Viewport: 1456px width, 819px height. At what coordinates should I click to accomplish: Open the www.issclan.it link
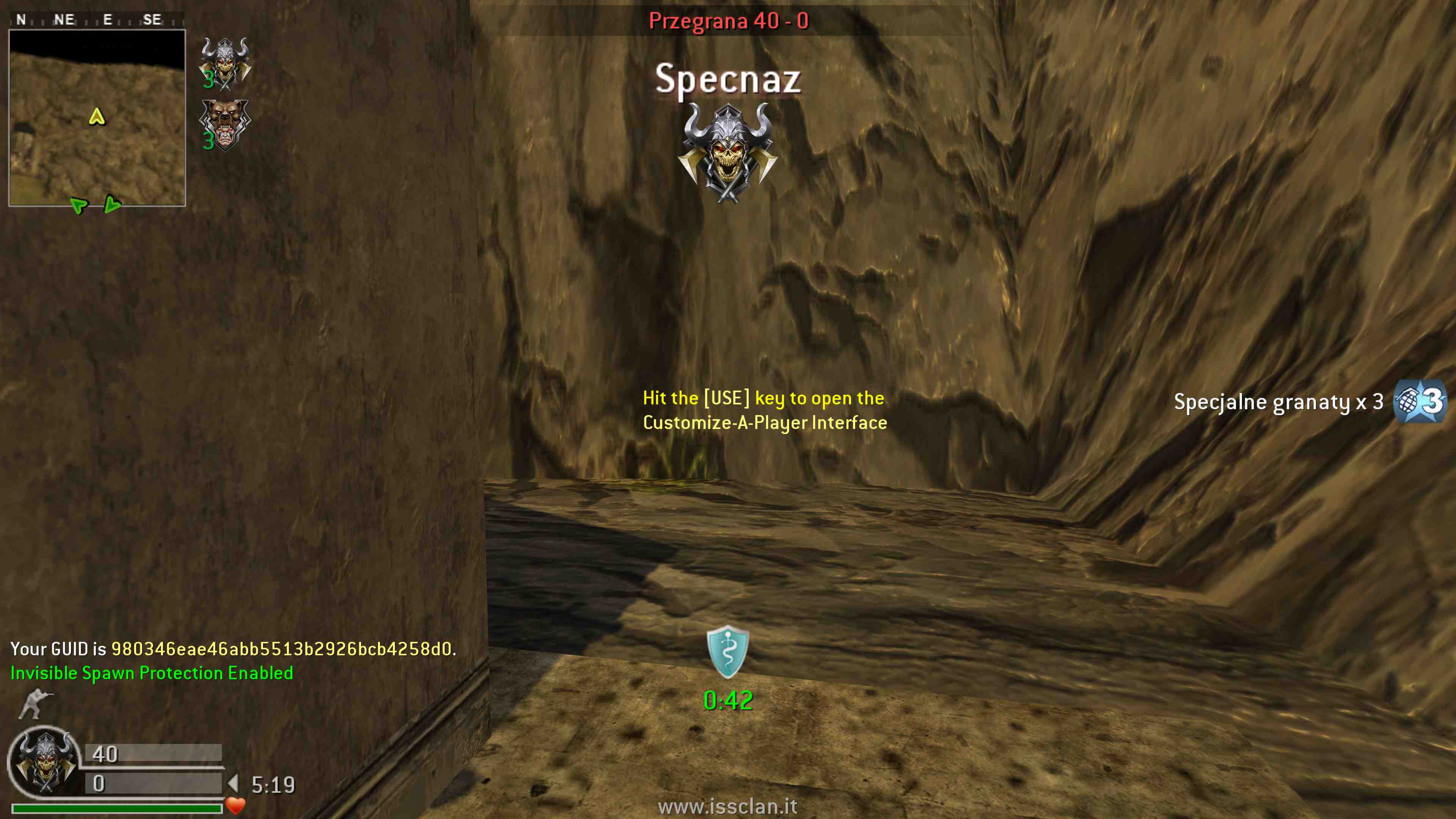(x=728, y=806)
